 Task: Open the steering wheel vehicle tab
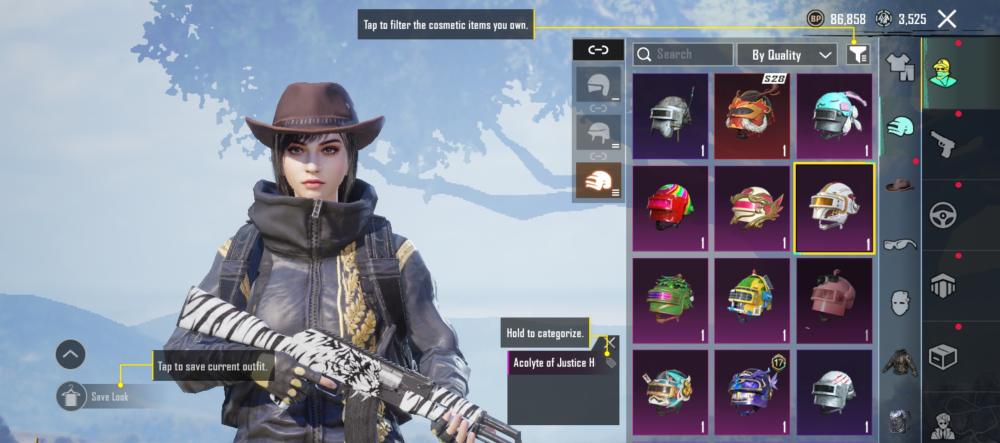[x=943, y=215]
